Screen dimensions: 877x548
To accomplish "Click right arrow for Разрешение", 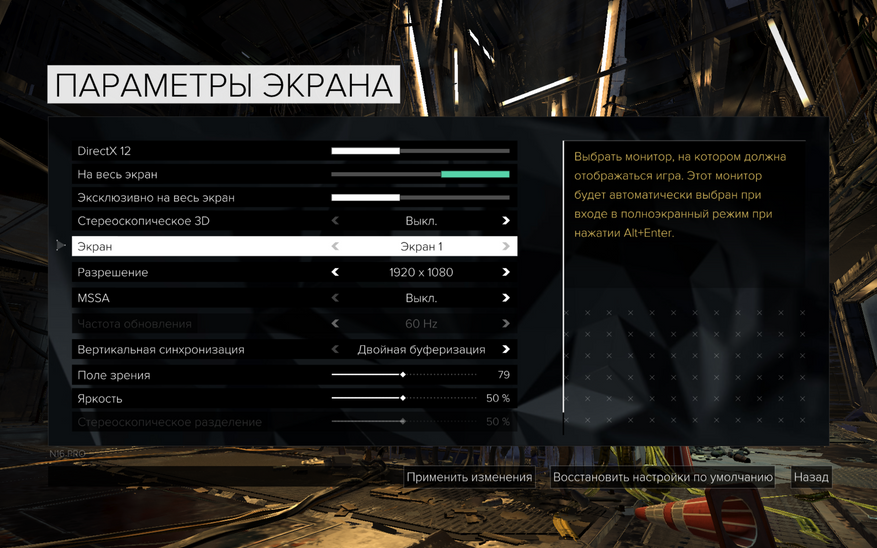I will tap(506, 272).
